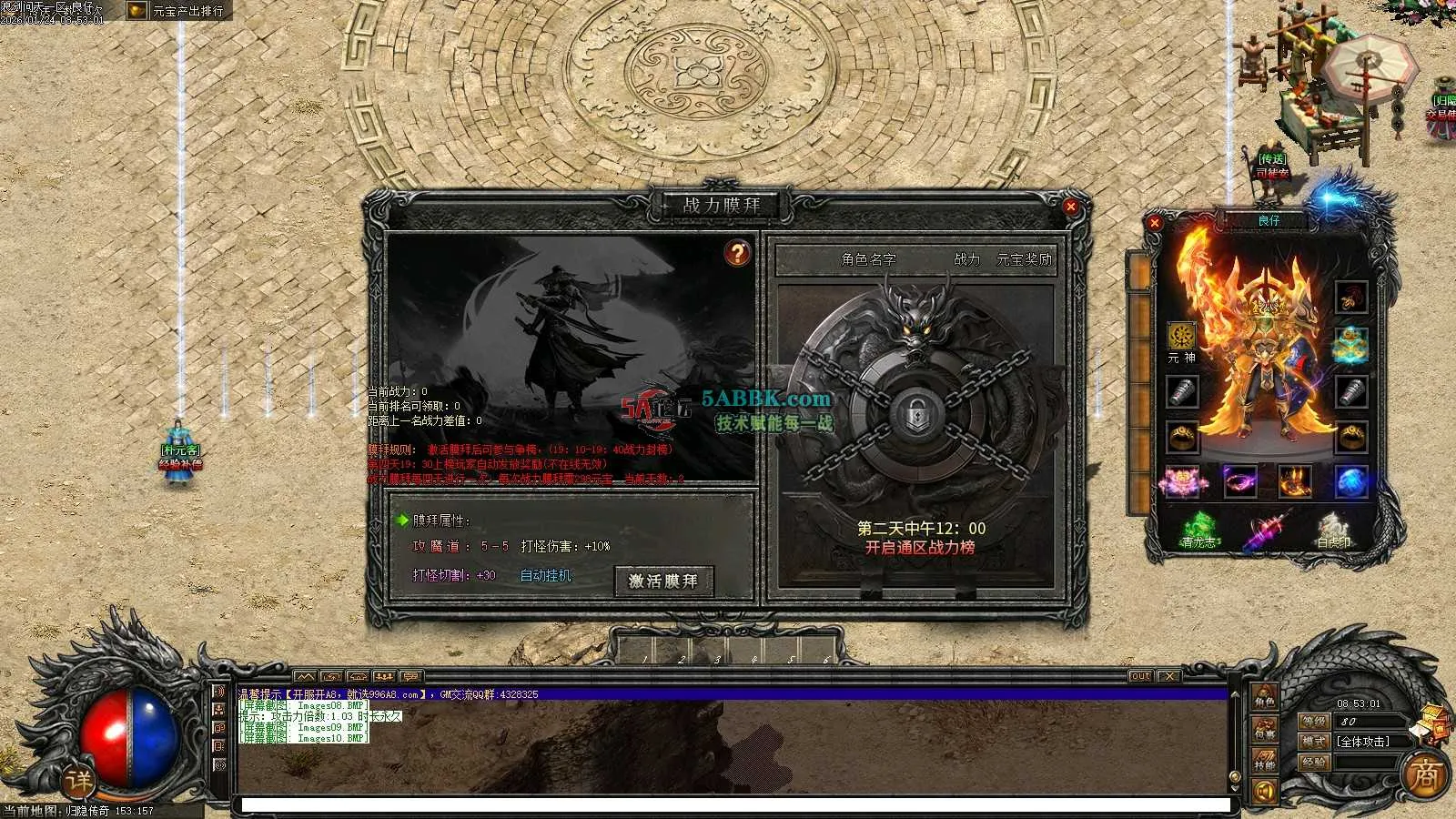Open the 商 shop round button
This screenshot has width=1456, height=819.
click(x=1424, y=775)
